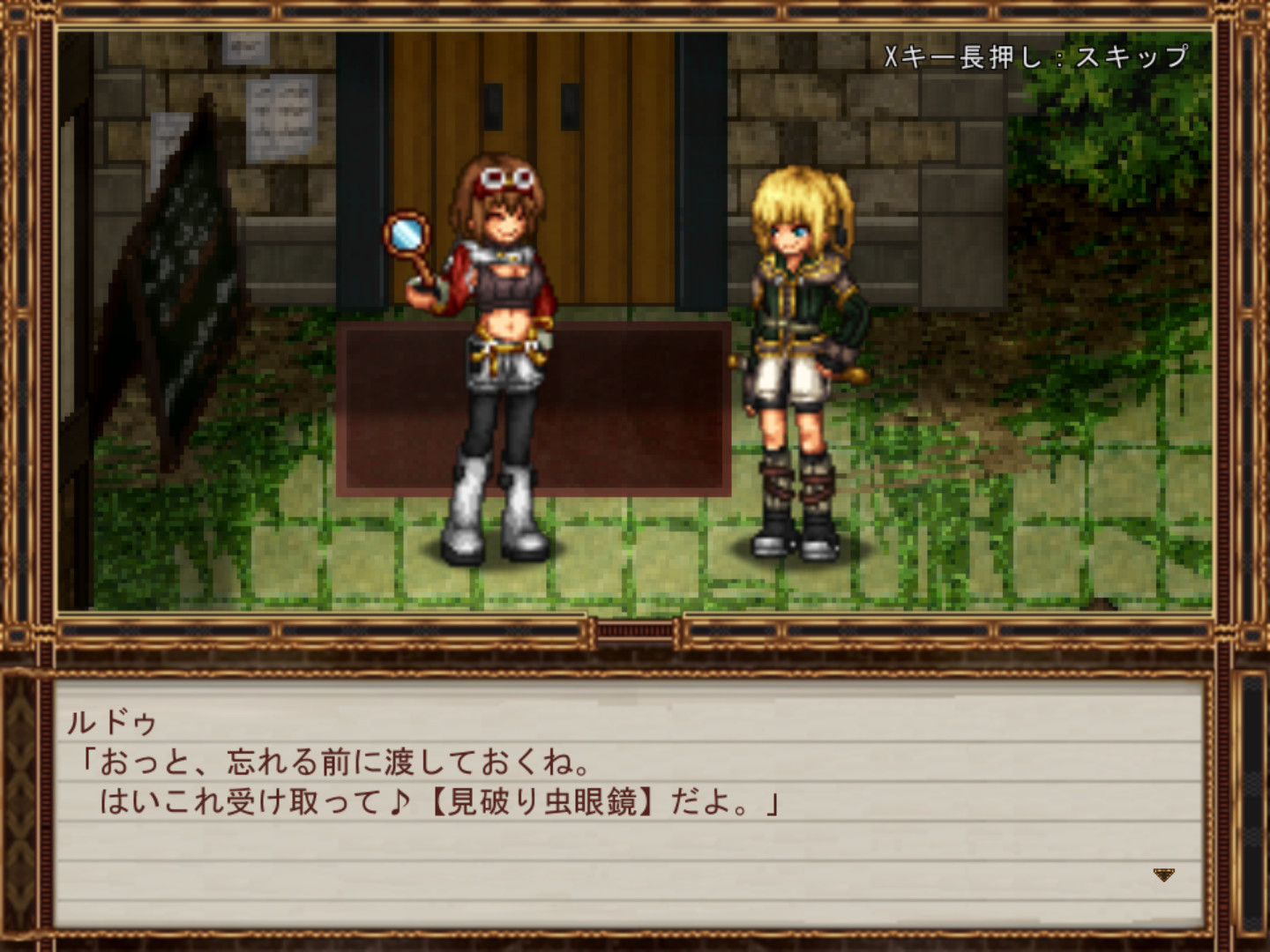1270x952 pixels.
Task: Click the ornamental clasp between the two frames
Action: click(633, 631)
